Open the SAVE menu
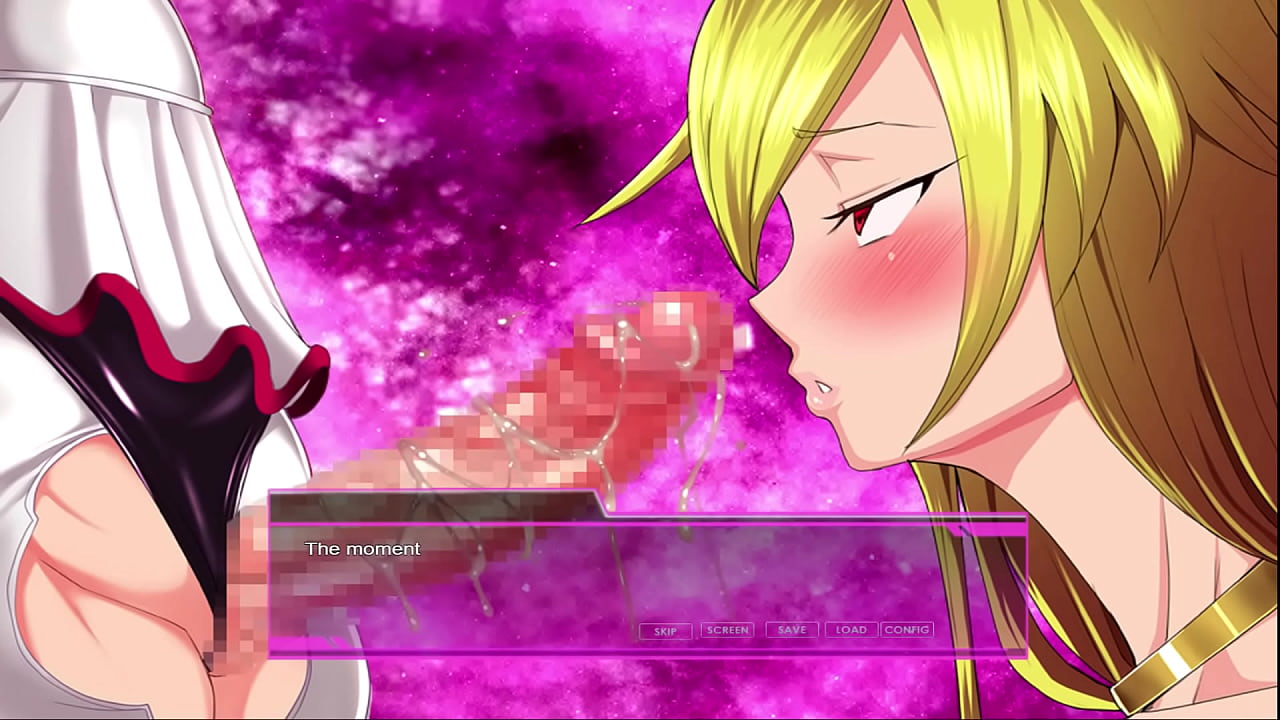Image resolution: width=1280 pixels, height=720 pixels. (792, 630)
